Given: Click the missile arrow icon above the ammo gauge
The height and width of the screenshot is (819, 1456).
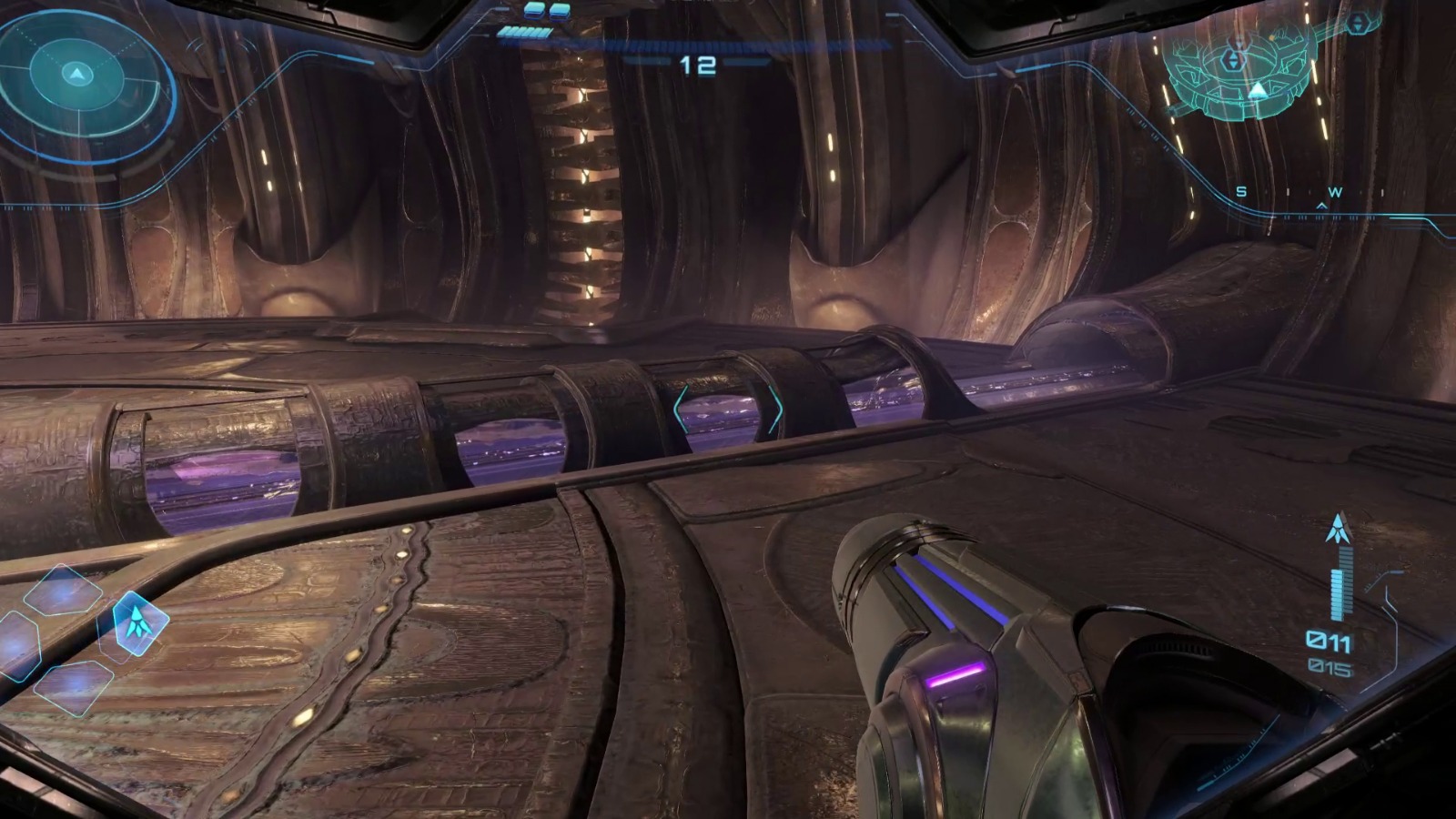Looking at the screenshot, I should point(1338,528).
